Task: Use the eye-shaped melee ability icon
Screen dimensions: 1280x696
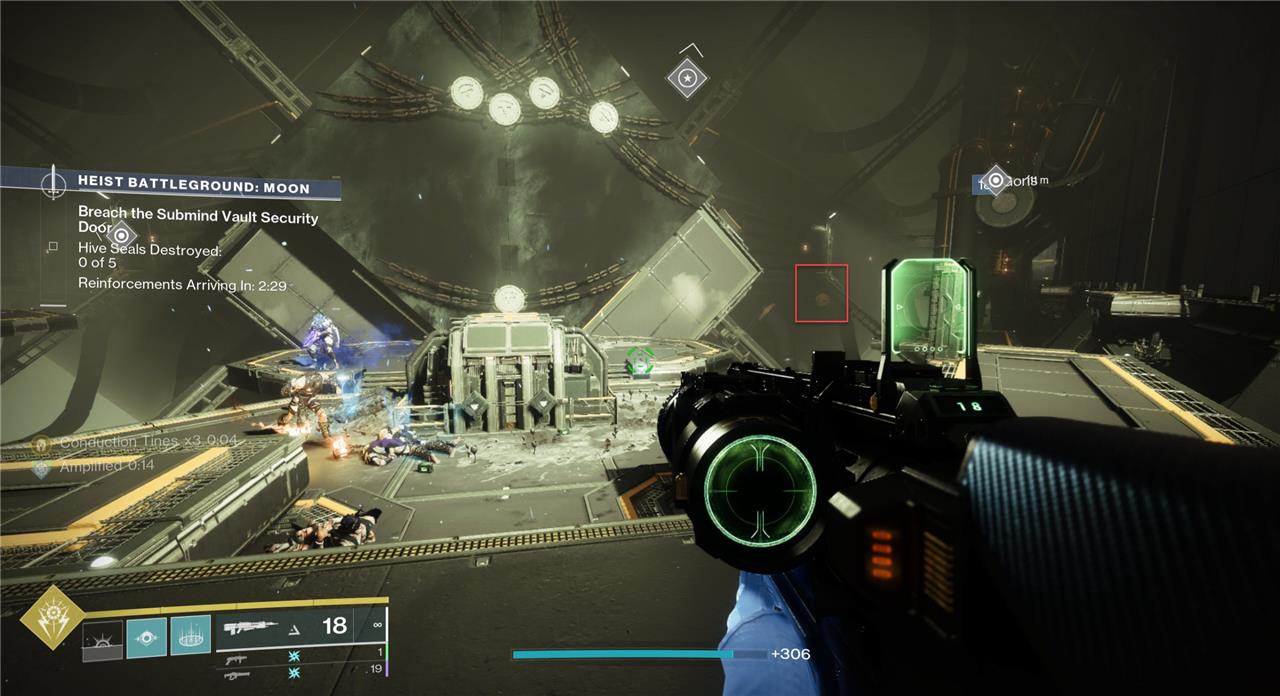Action: click(146, 638)
